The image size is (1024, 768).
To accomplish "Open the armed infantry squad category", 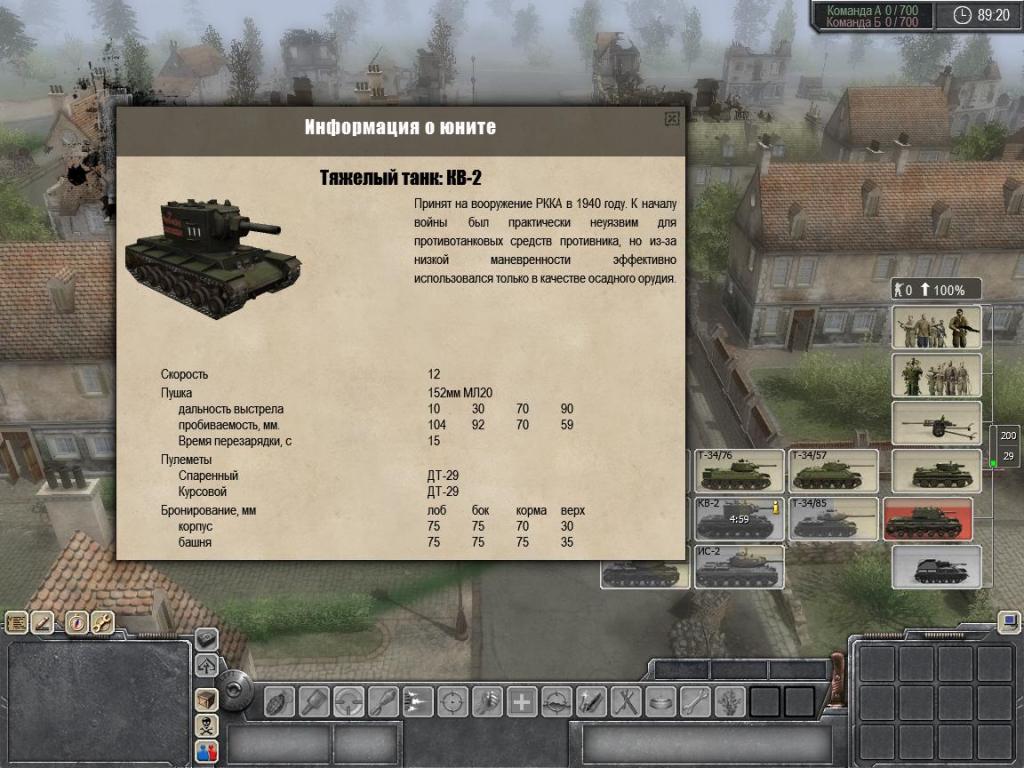I will pyautogui.click(x=936, y=327).
